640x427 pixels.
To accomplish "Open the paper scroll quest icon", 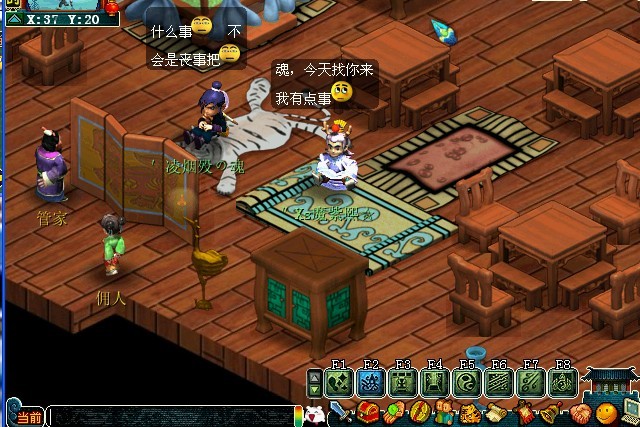I will point(497,413).
